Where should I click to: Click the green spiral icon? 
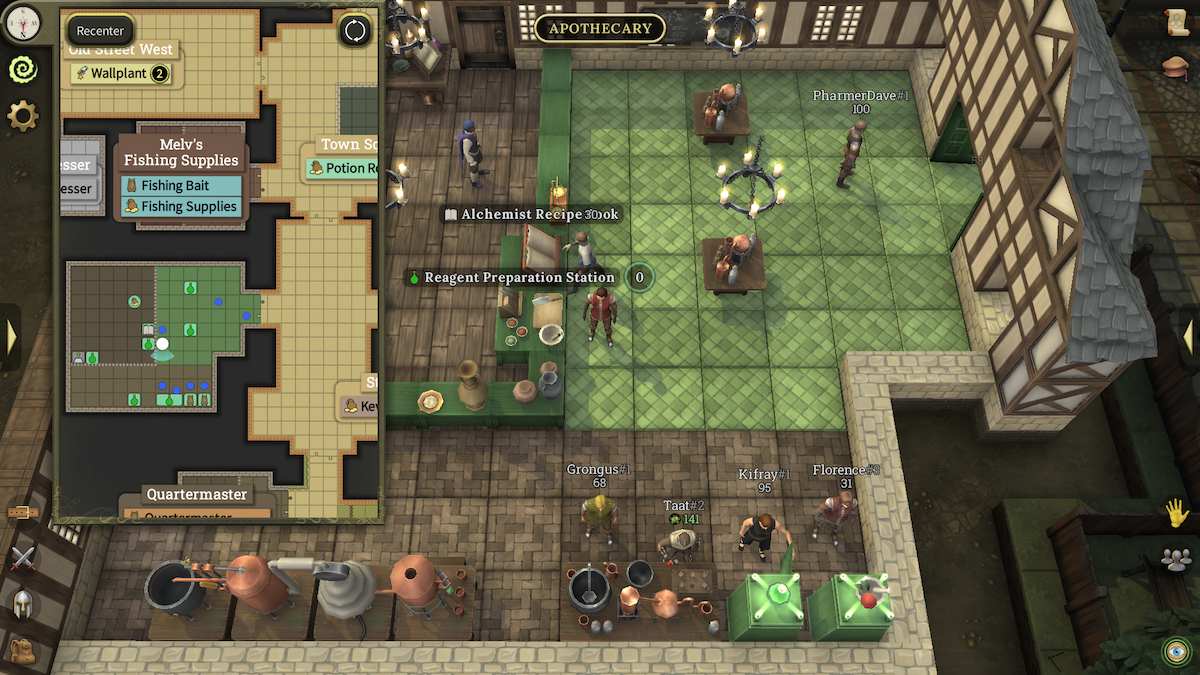22,68
